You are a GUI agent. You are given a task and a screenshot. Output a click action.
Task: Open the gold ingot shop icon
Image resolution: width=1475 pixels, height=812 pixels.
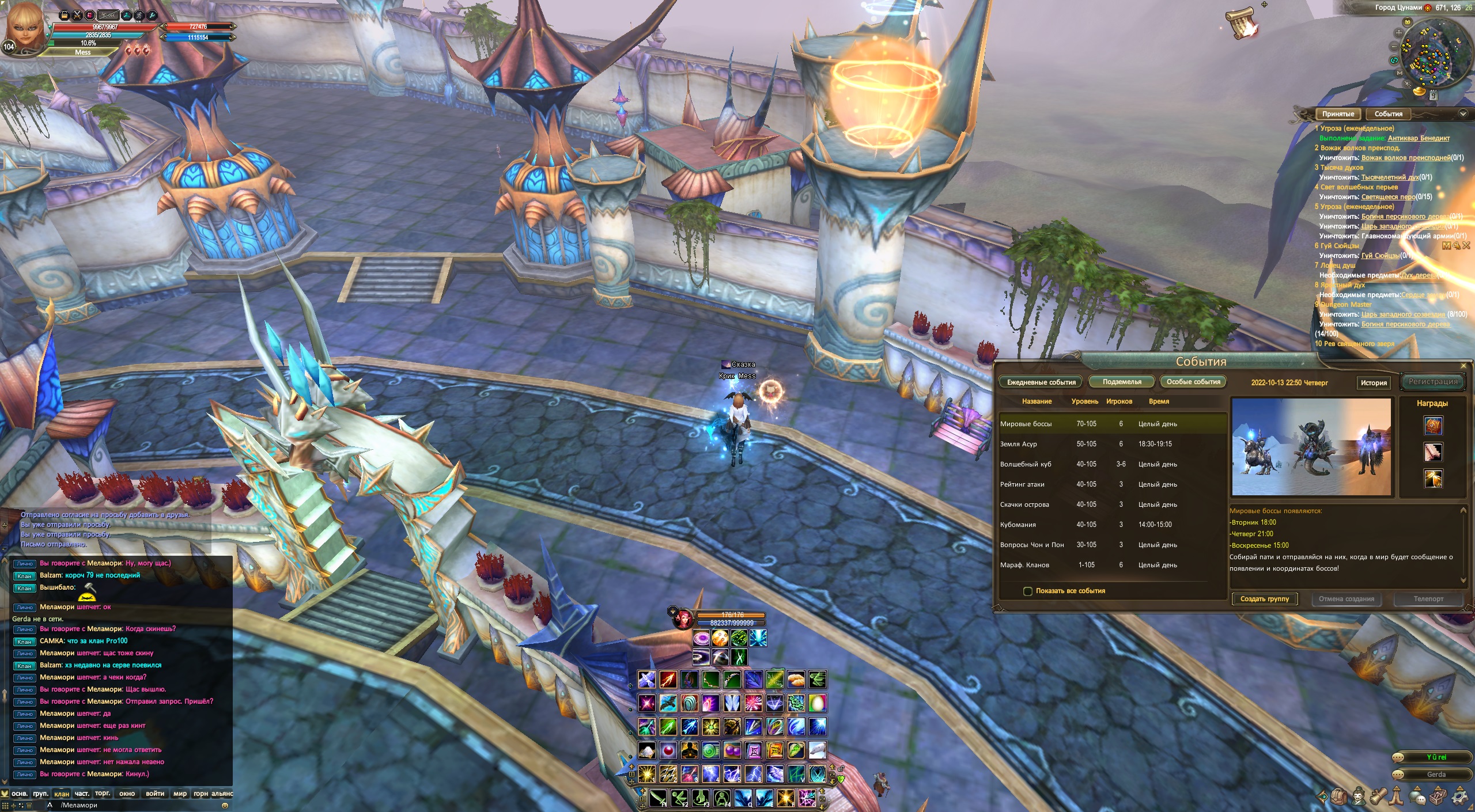pos(1419,91)
